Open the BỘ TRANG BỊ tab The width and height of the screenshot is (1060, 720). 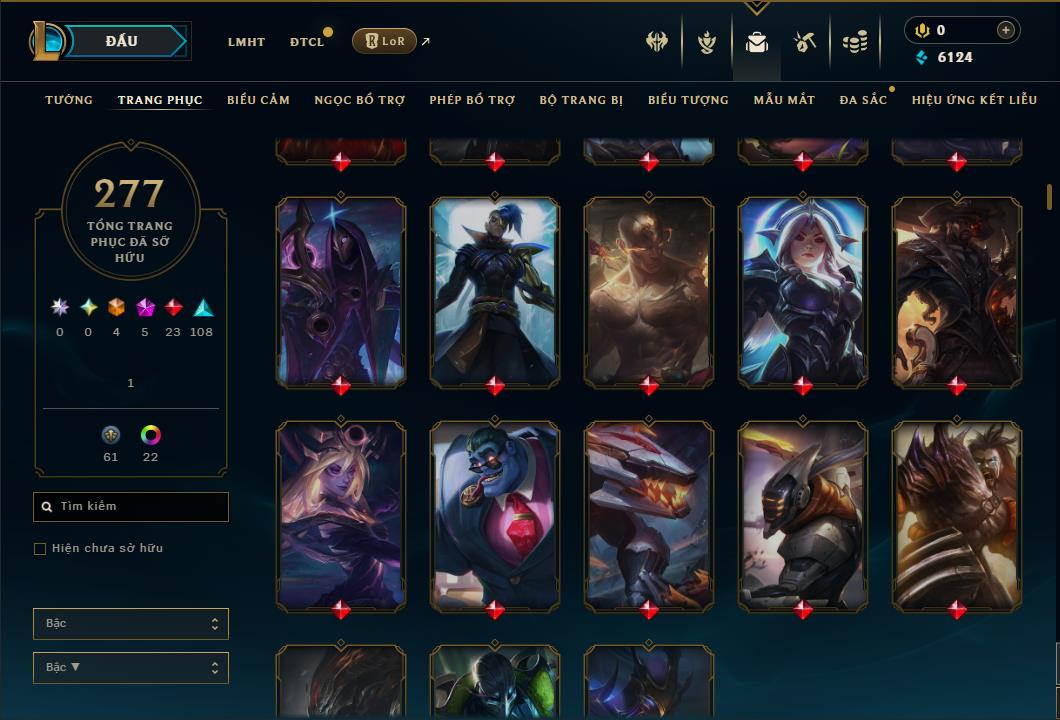(581, 100)
